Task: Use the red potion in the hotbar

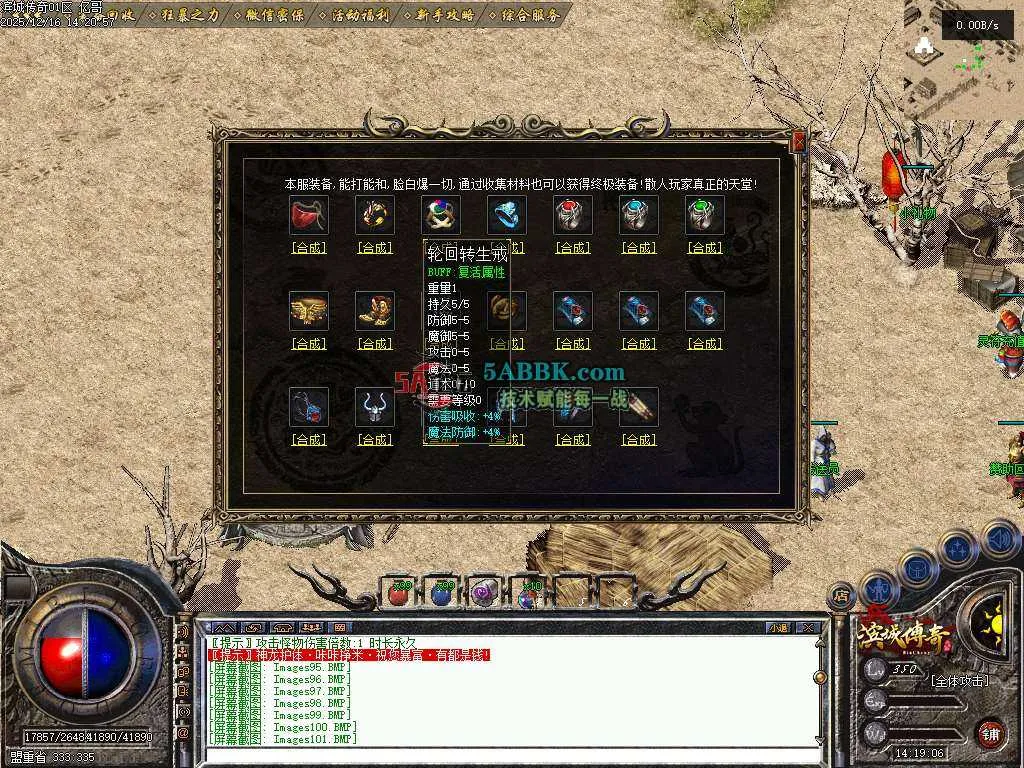Action: coord(399,593)
